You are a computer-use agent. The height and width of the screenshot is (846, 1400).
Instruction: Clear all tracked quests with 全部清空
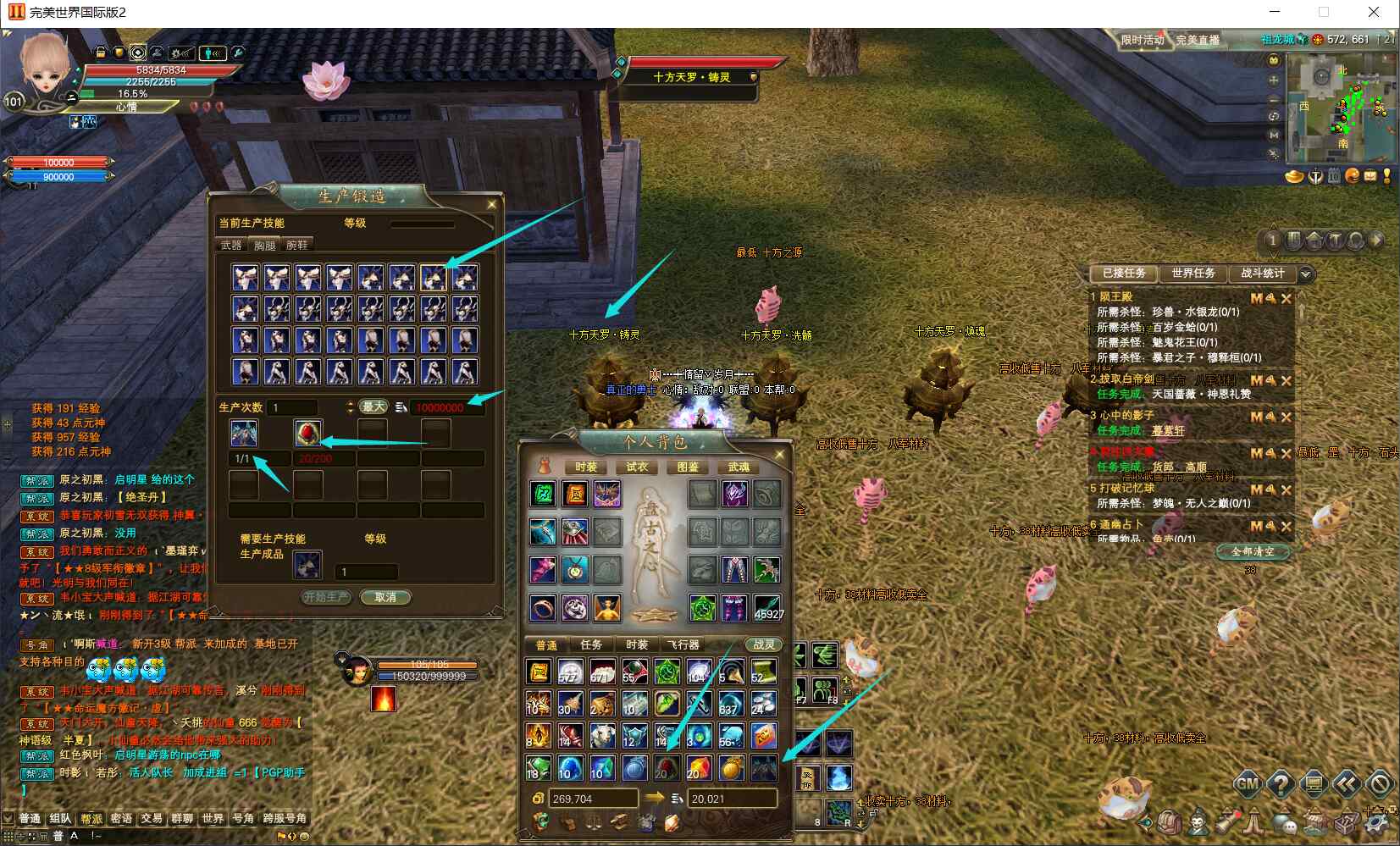[1253, 551]
